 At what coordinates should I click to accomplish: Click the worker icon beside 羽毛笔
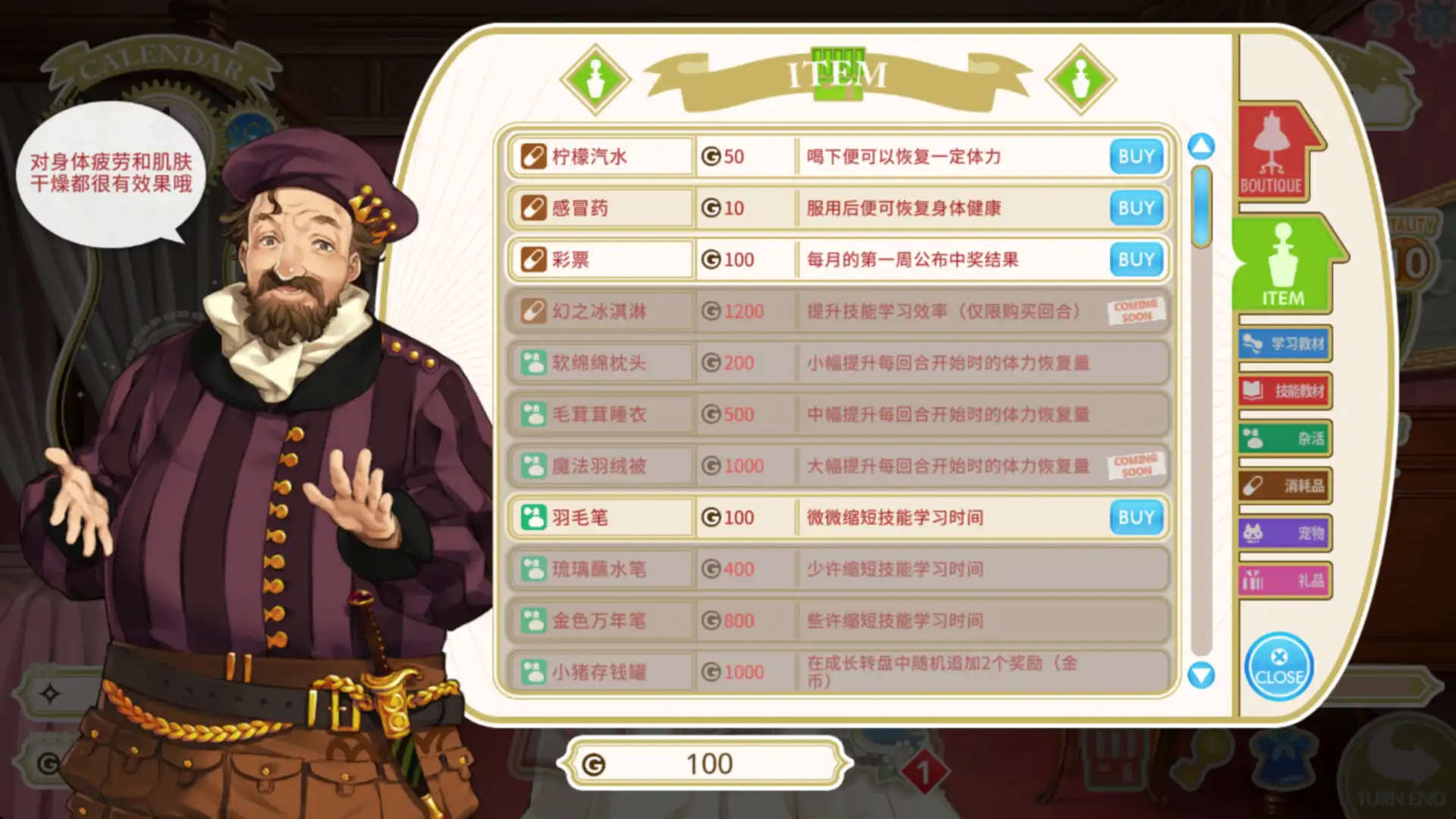[x=533, y=517]
